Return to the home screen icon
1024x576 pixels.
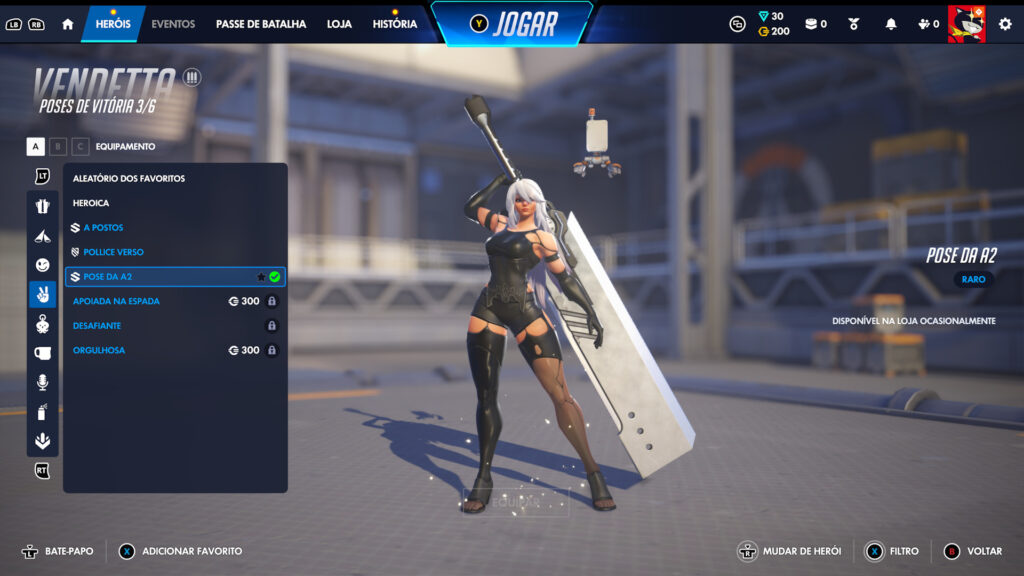pos(68,24)
